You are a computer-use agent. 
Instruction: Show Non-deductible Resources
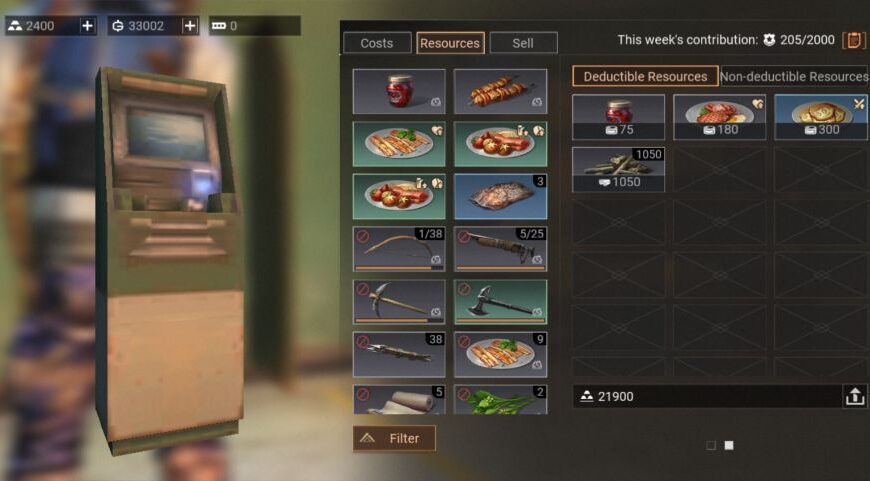(794, 76)
